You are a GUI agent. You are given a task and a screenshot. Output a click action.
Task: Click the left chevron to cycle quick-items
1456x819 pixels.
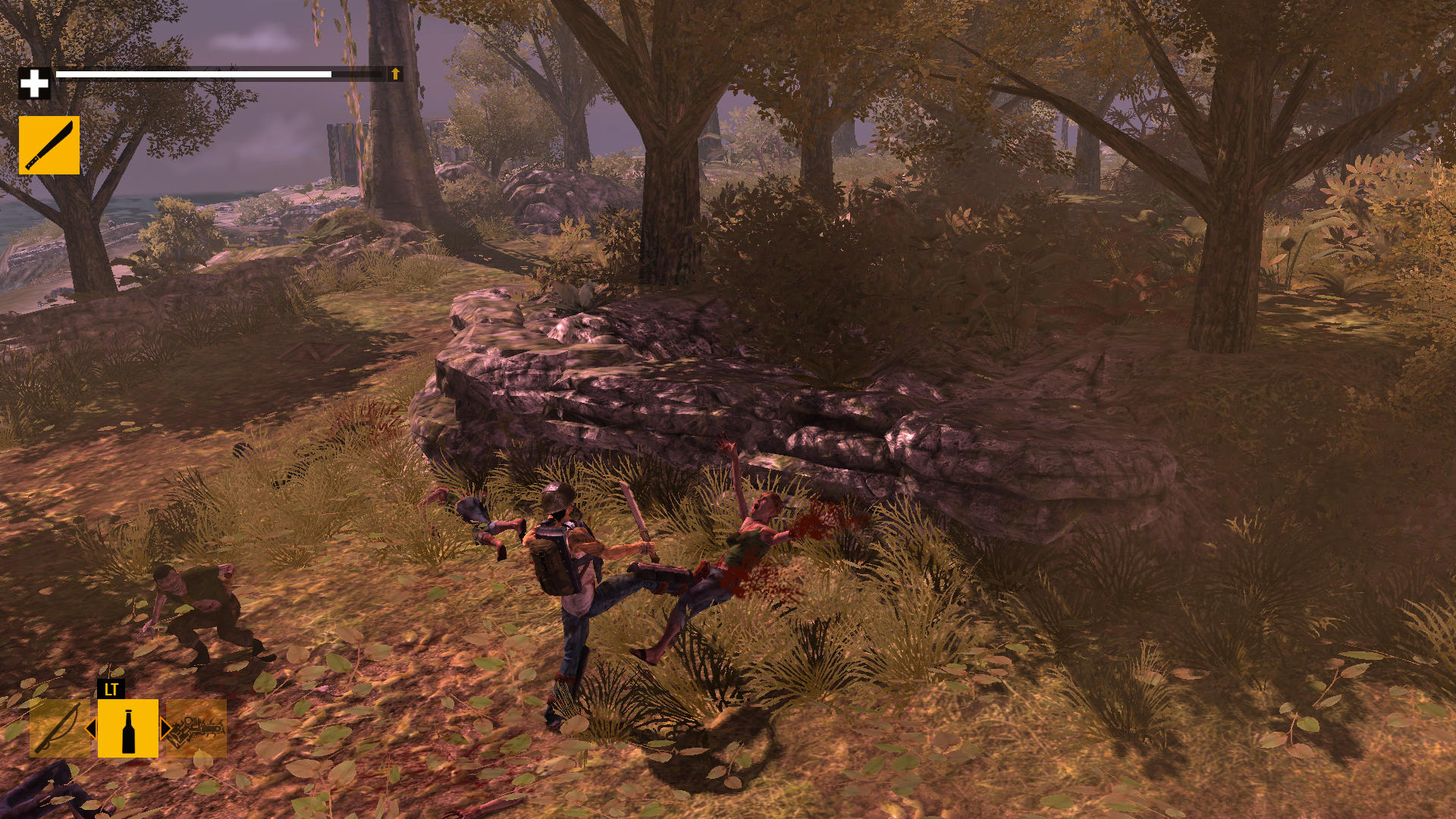92,729
